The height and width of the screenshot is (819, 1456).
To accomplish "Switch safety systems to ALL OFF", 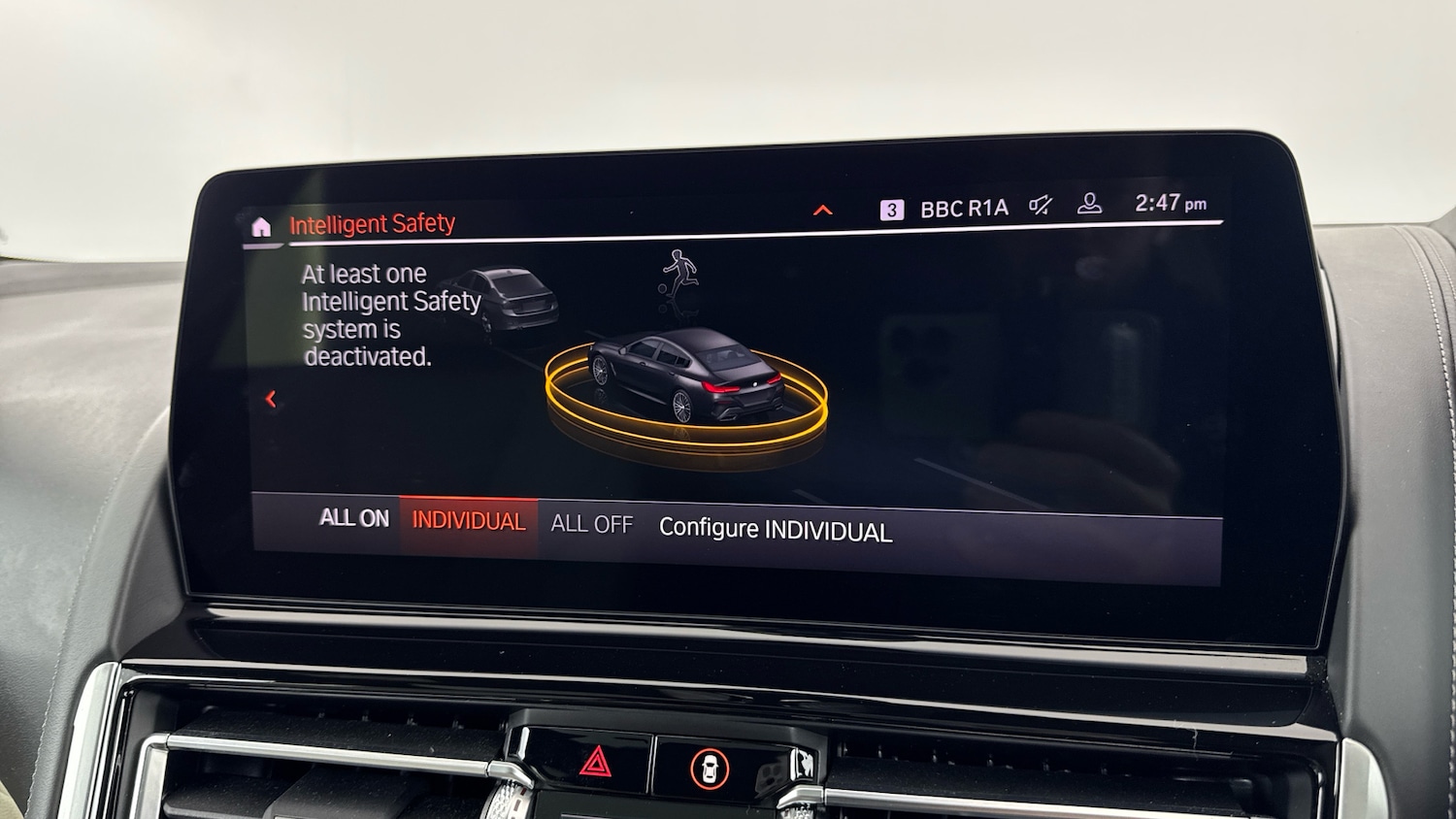I will pos(590,523).
